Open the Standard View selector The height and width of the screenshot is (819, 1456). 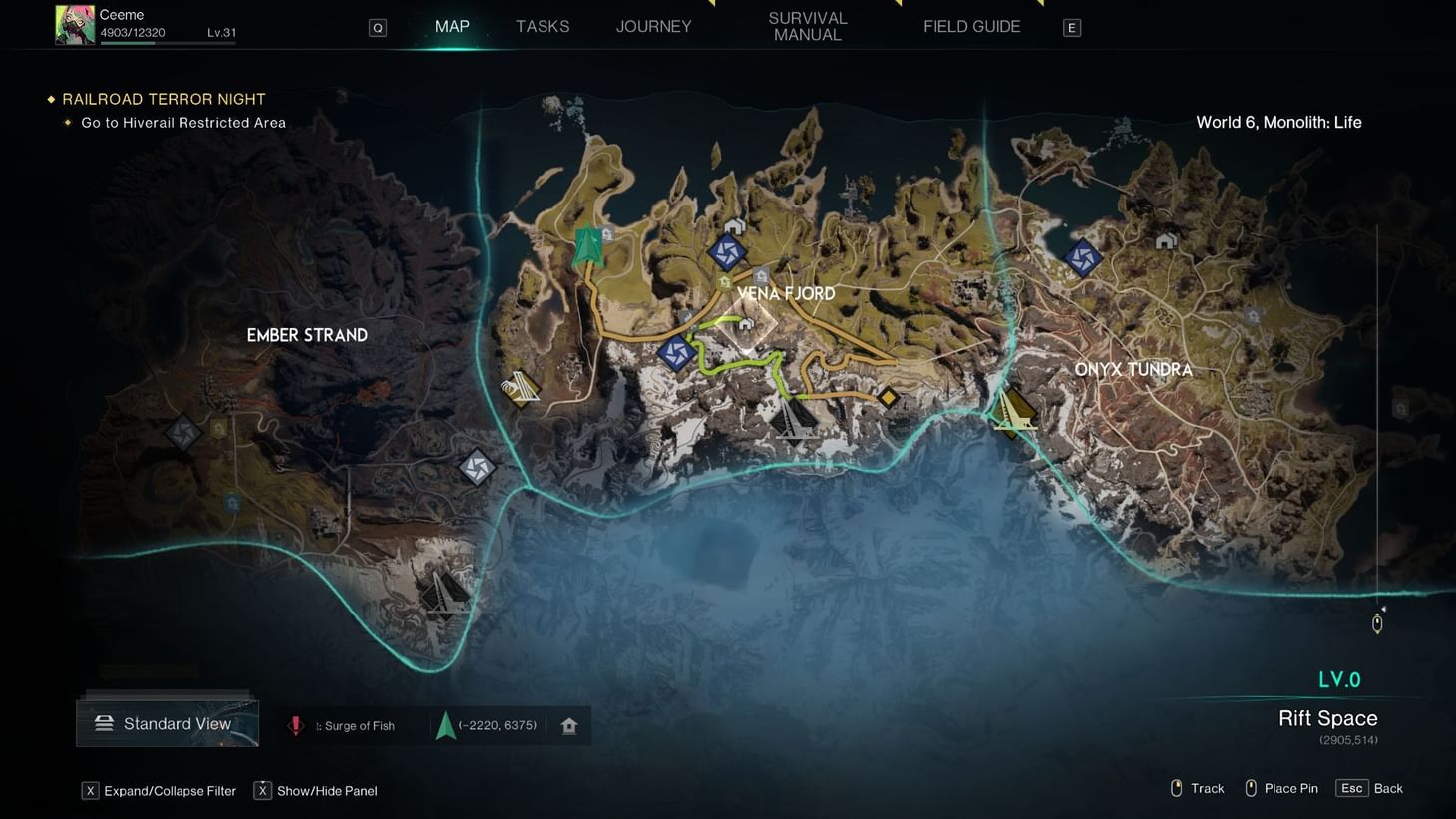167,723
